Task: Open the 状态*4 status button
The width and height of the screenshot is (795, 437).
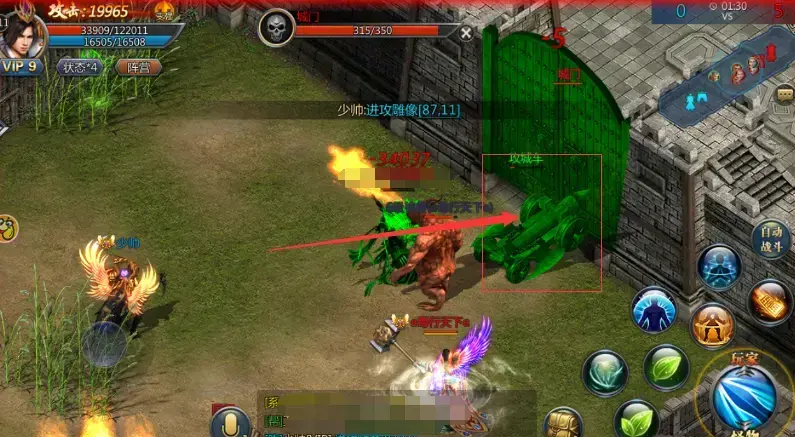Action: click(79, 67)
